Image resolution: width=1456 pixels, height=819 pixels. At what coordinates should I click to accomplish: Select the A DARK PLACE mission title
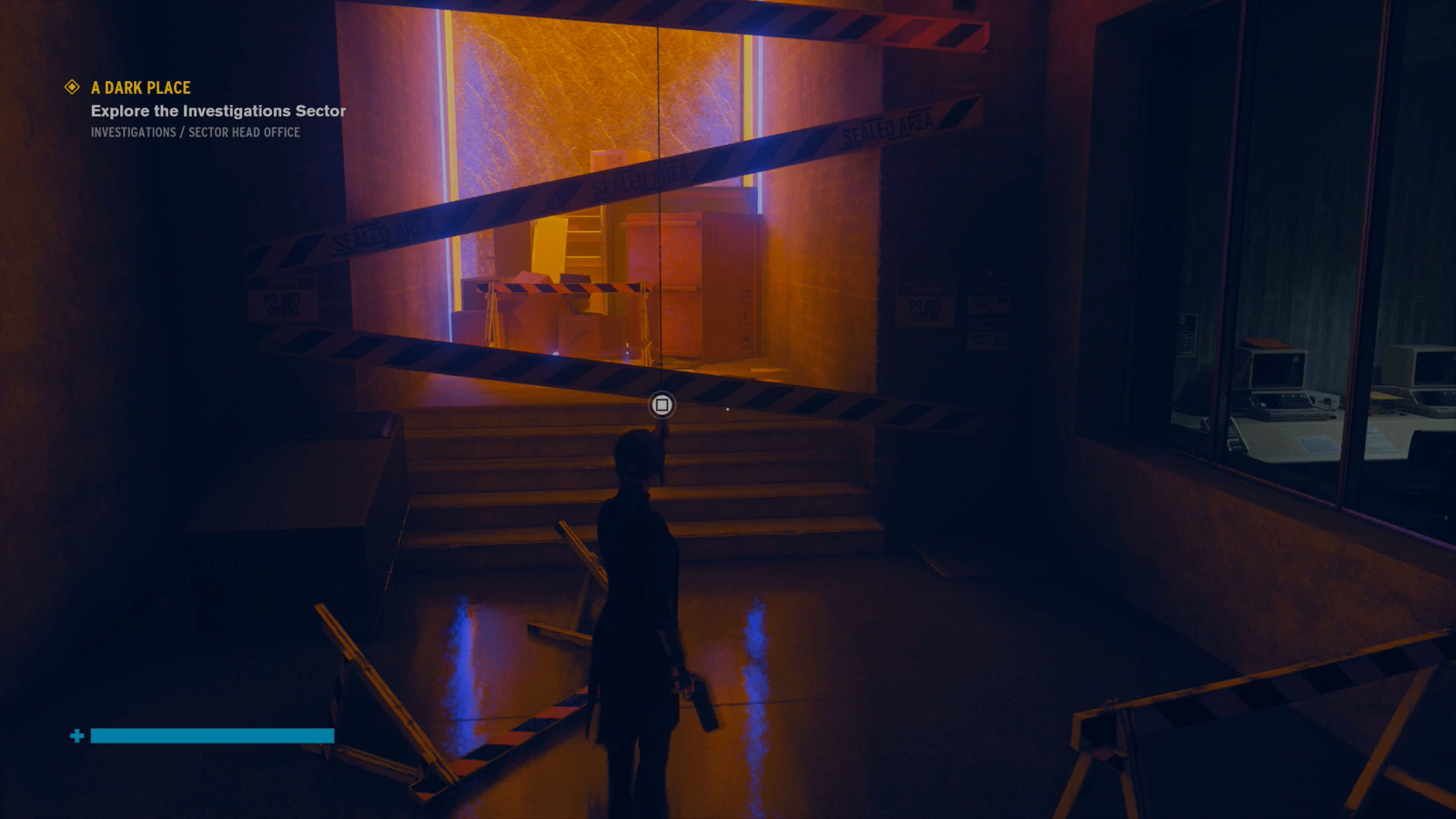(x=139, y=87)
